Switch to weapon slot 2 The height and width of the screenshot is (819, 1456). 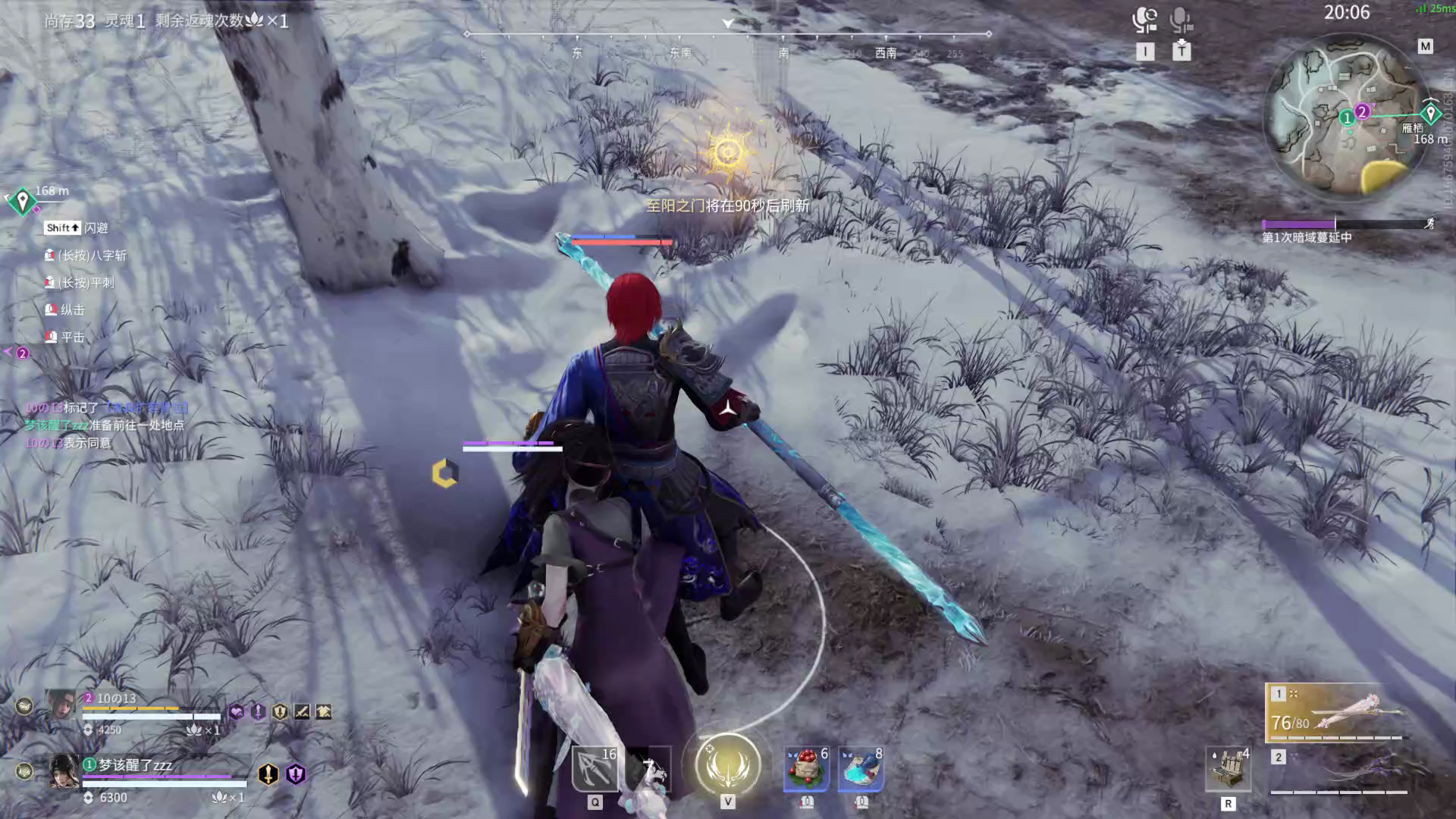click(x=1339, y=770)
